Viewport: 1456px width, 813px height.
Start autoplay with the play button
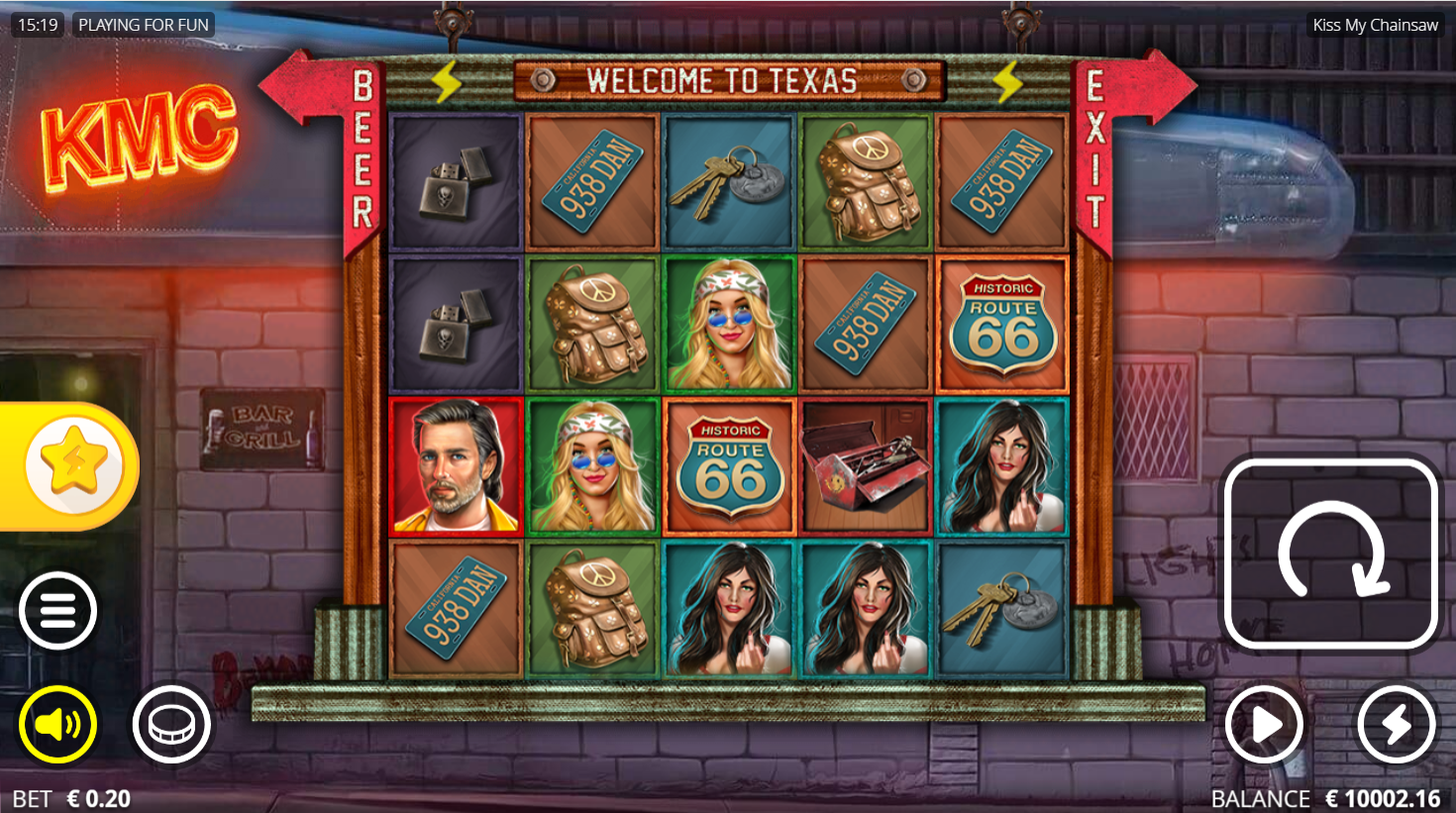point(1264,725)
